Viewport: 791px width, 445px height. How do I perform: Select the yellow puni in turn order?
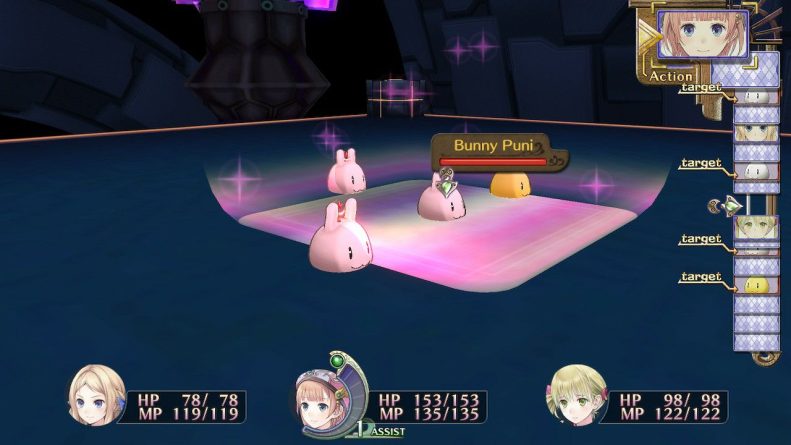pos(756,285)
